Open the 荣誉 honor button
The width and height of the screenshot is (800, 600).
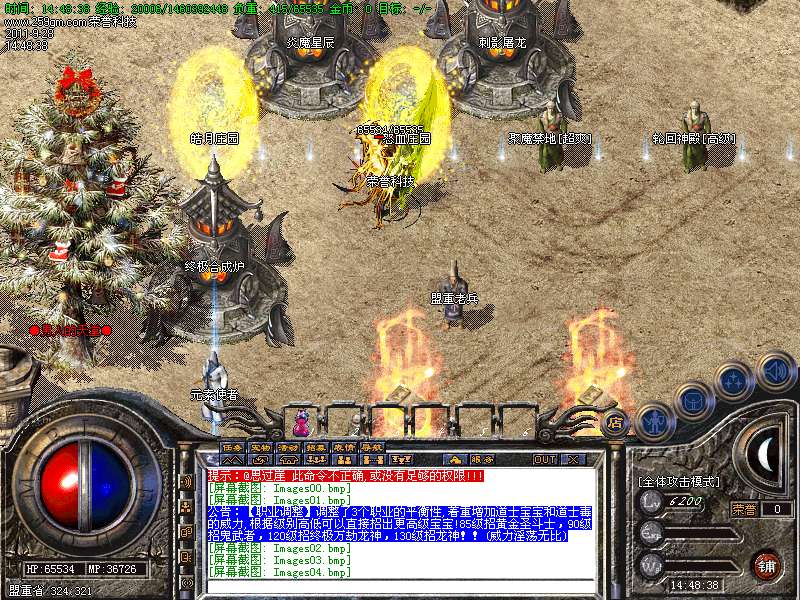click(743, 508)
